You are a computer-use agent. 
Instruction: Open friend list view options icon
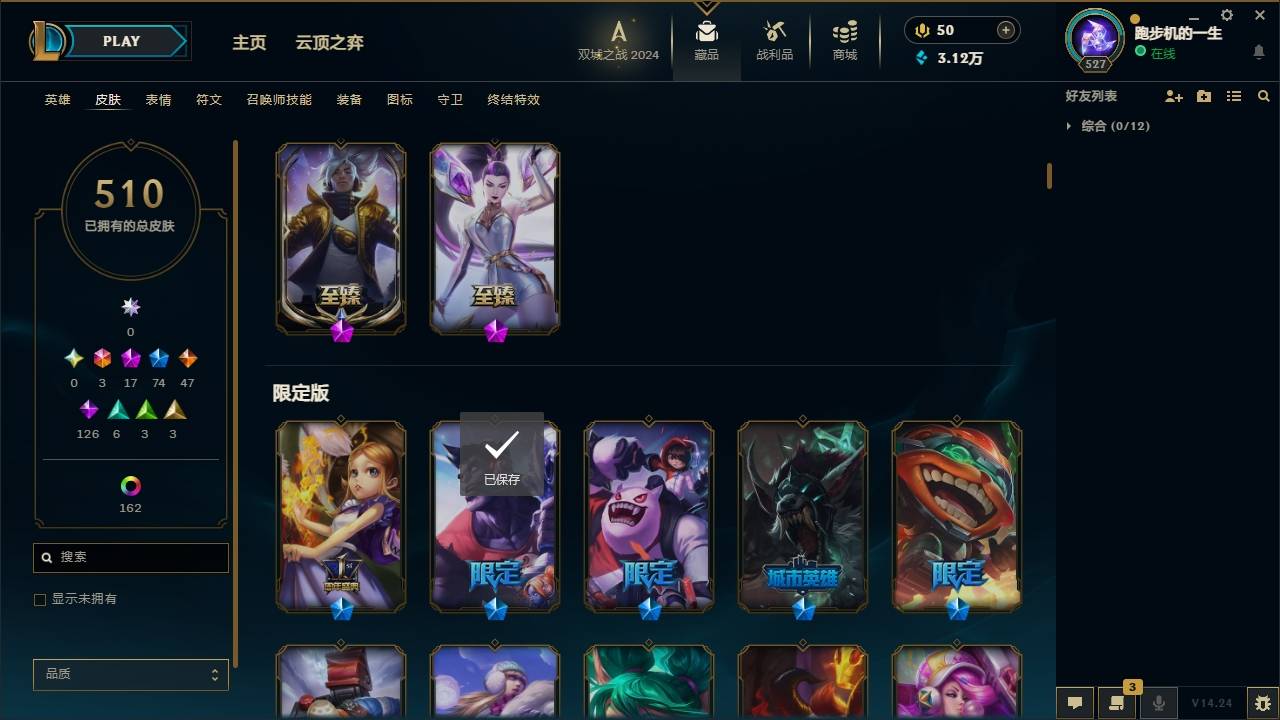click(1234, 96)
